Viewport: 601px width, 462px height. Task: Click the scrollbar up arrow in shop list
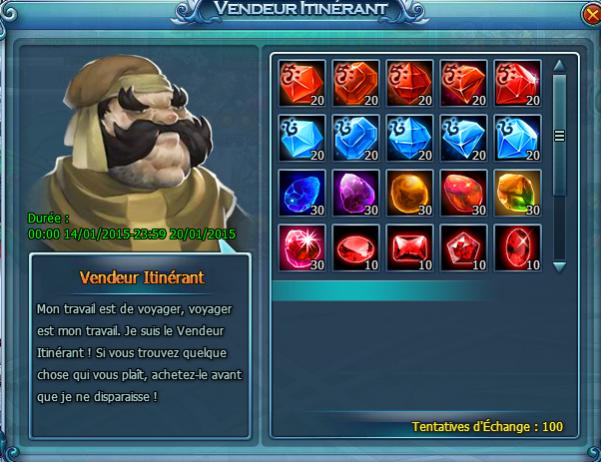pos(560,66)
